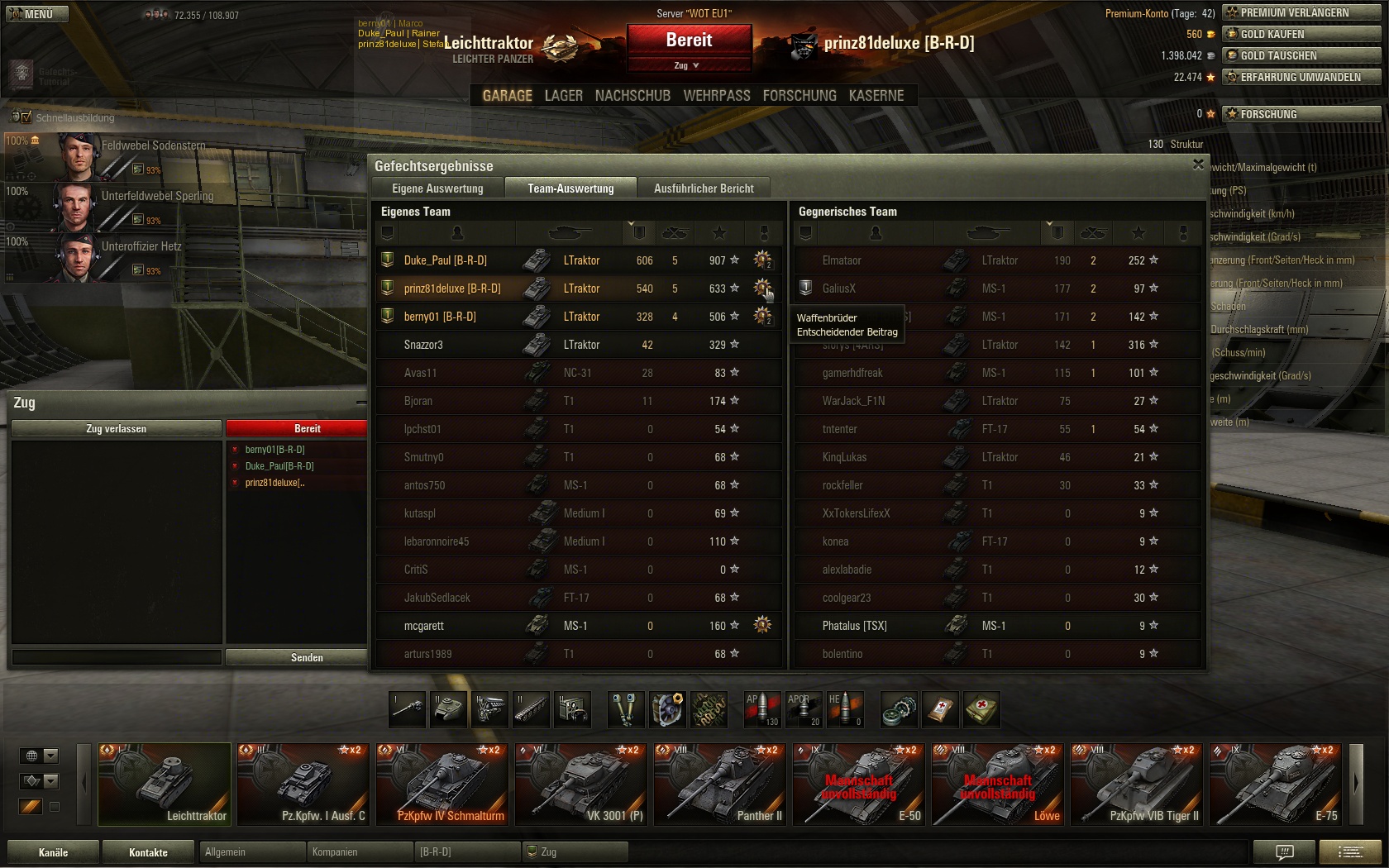Send the platoon chat message
This screenshot has height=868, width=1389.
tap(307, 657)
